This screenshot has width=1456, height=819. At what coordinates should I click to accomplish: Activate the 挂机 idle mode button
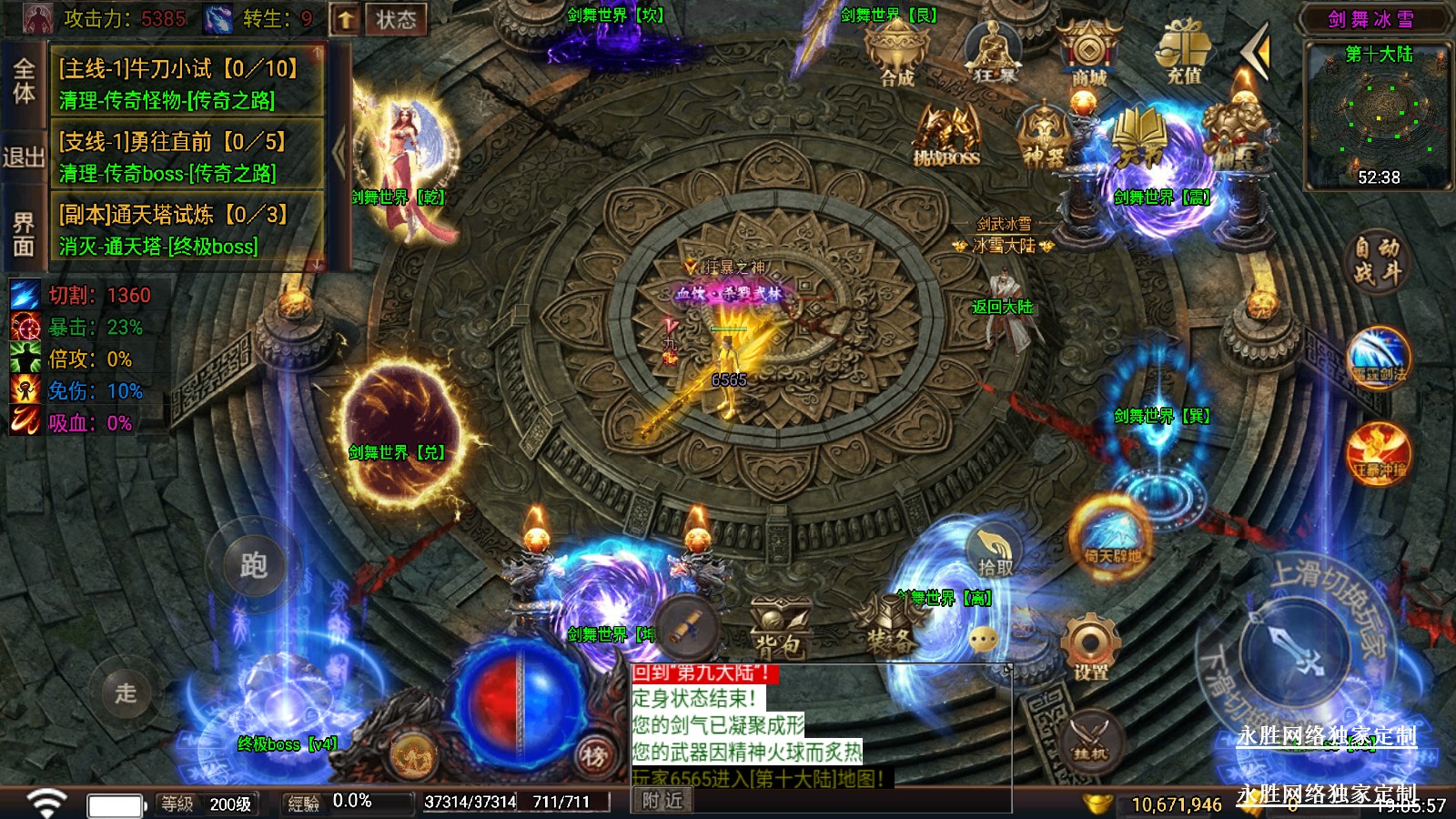[x=1090, y=739]
